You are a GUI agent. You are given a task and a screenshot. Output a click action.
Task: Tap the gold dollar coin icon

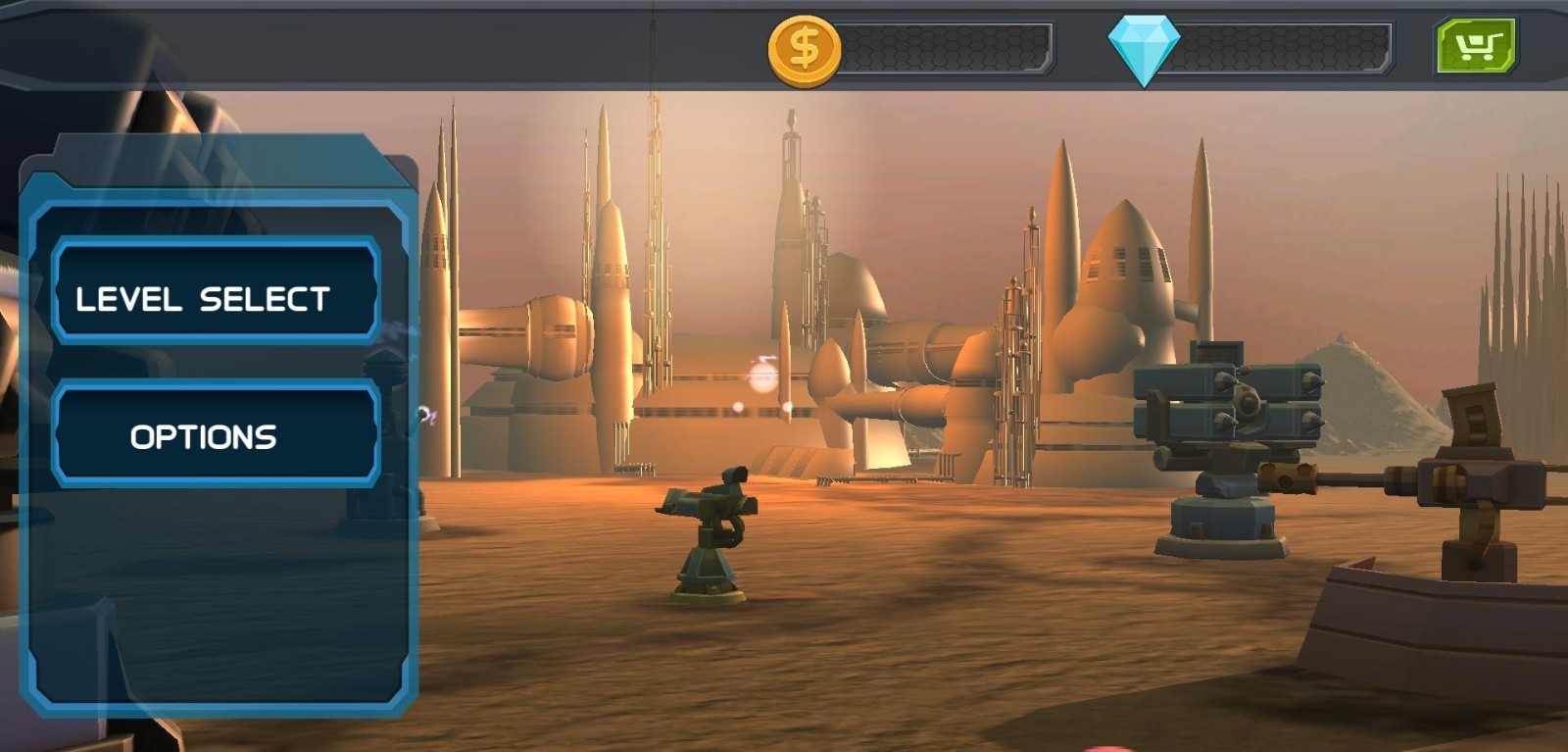[x=804, y=49]
